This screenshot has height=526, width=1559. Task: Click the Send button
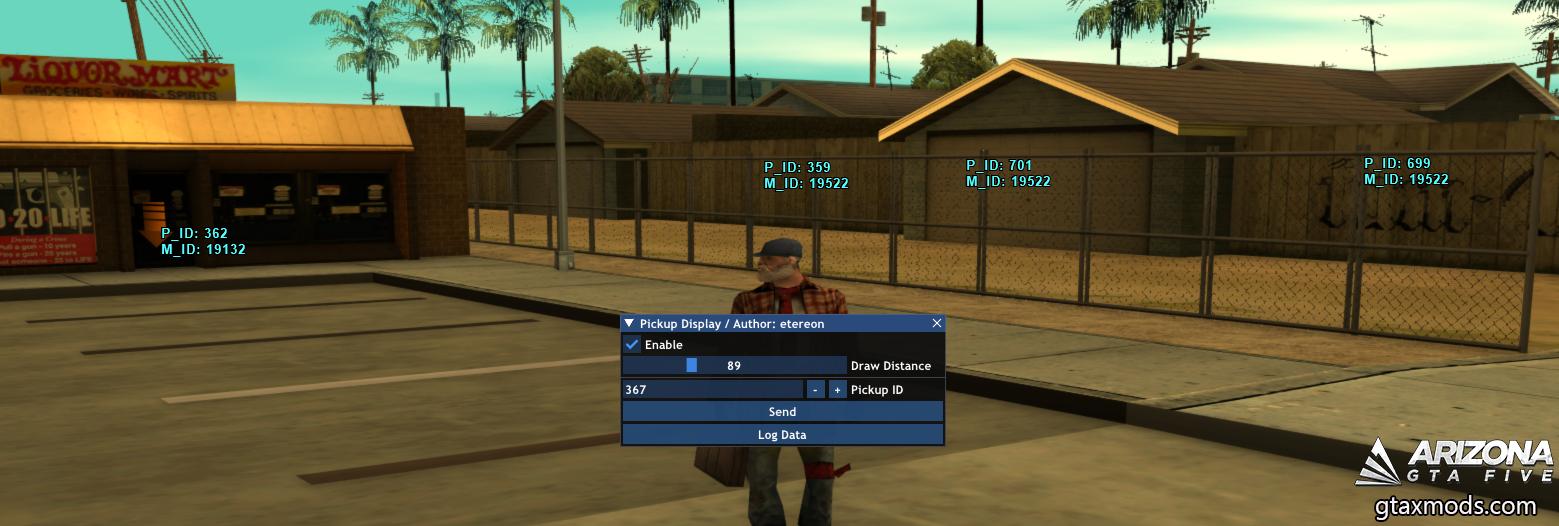(x=782, y=412)
